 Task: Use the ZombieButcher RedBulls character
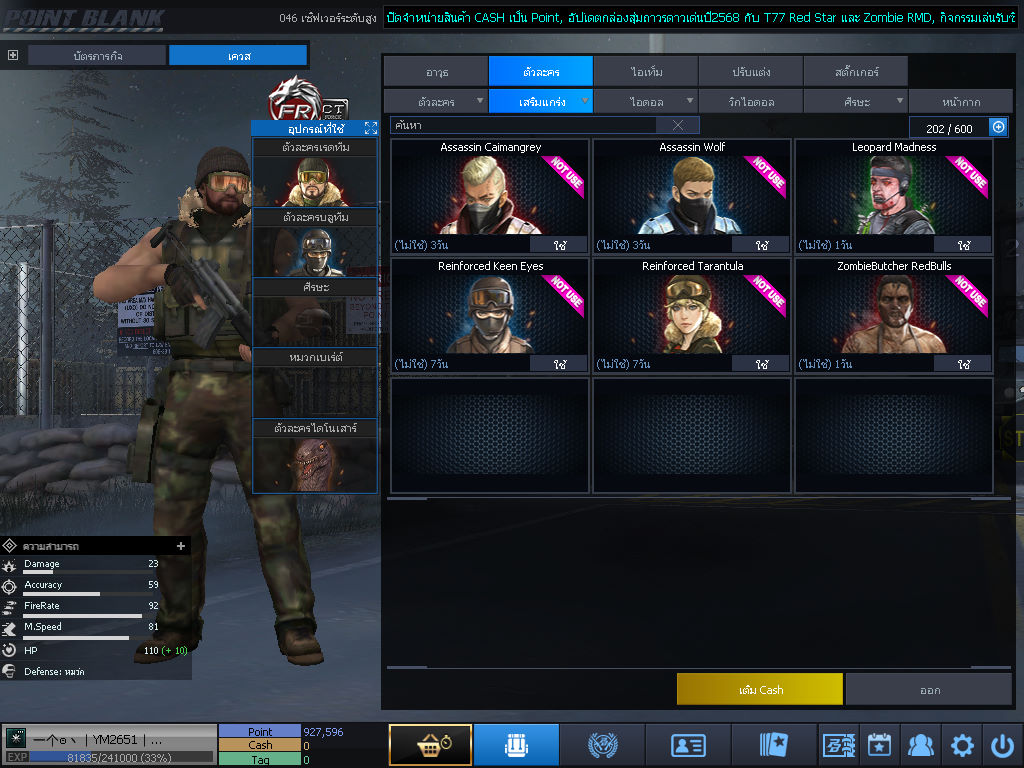coord(962,364)
